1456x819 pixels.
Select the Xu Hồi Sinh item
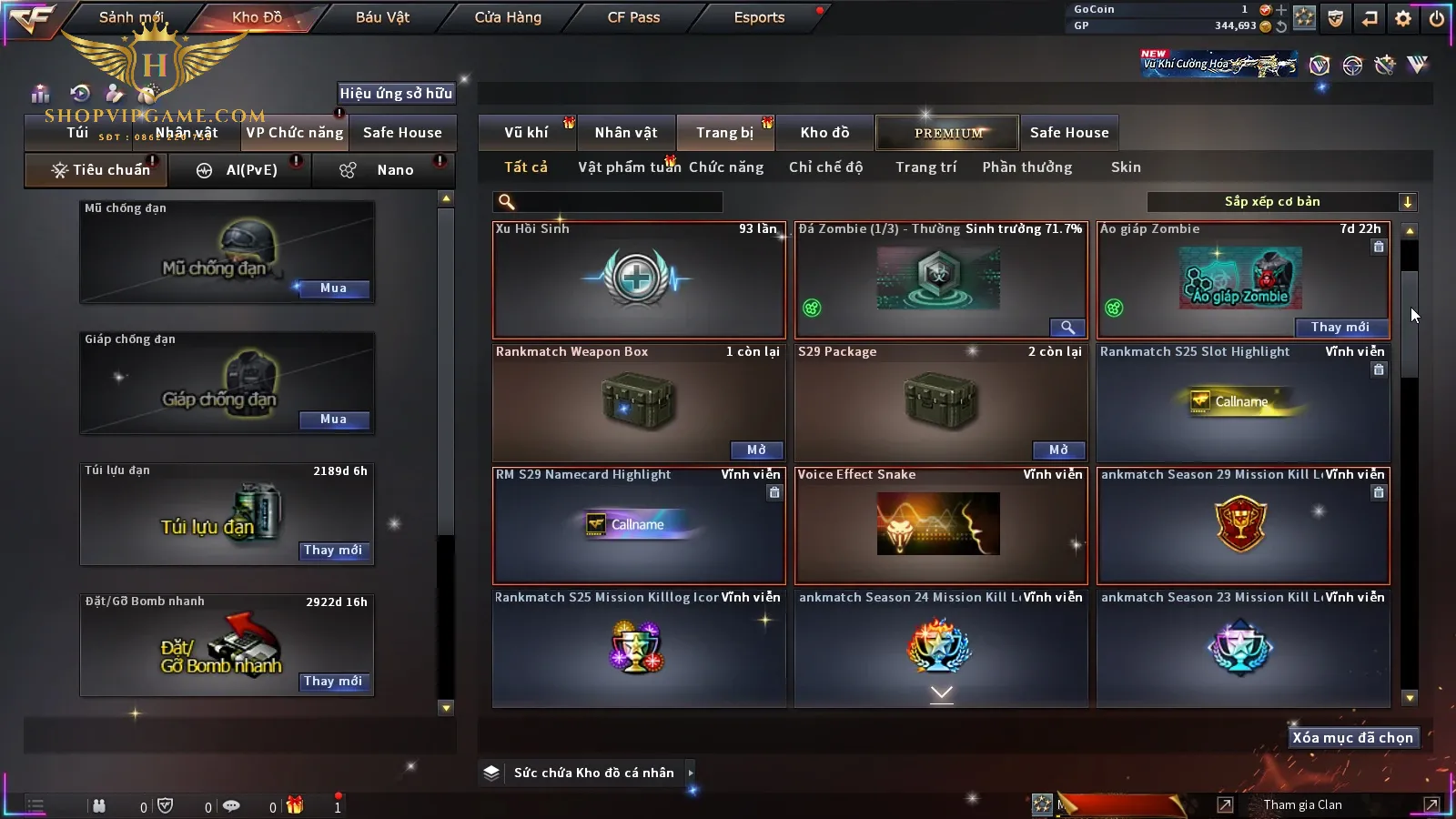[638, 280]
